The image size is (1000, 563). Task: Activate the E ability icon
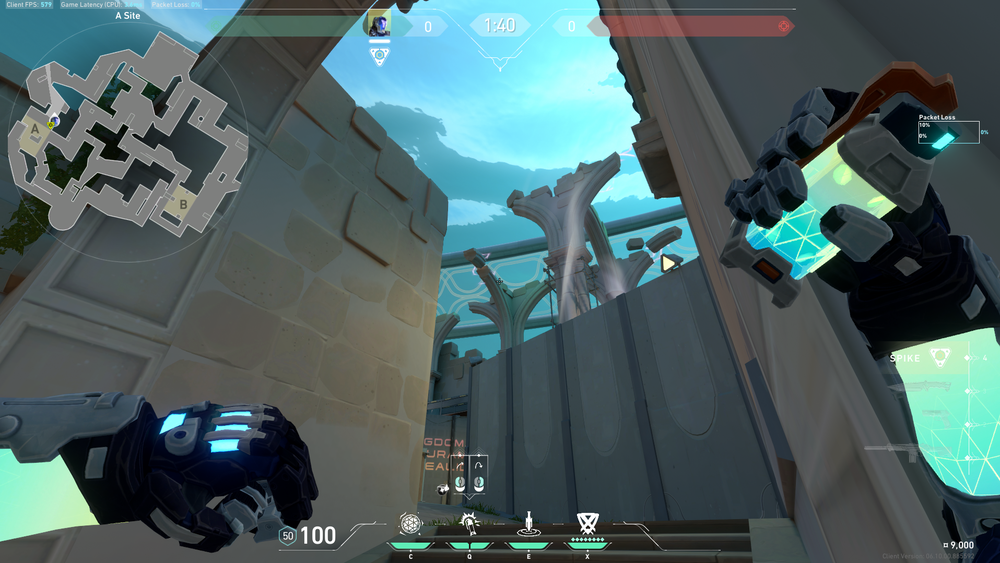pyautogui.click(x=527, y=522)
